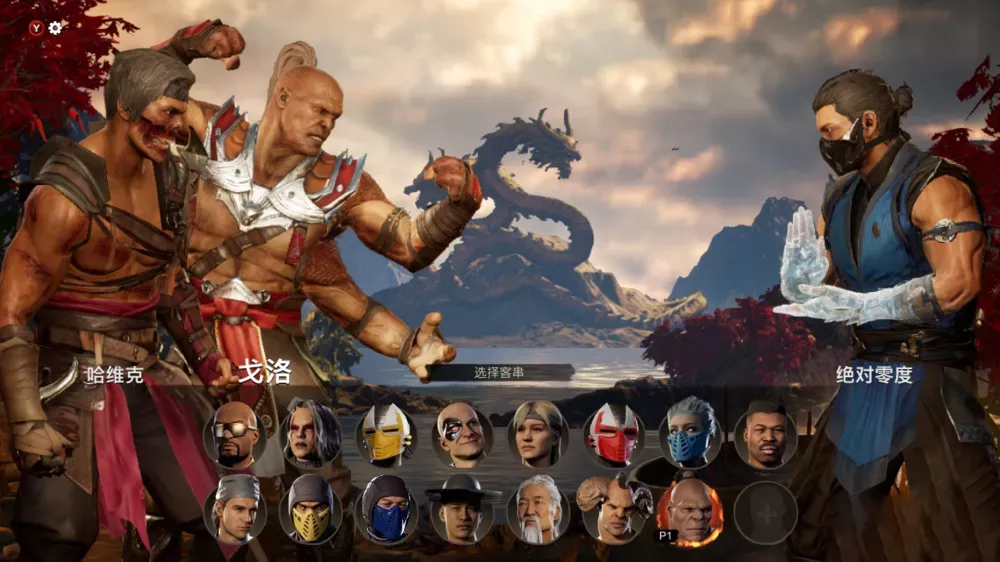The height and width of the screenshot is (562, 1000).
Task: Select the highlighted Goro kameo portrait
Action: [690, 510]
